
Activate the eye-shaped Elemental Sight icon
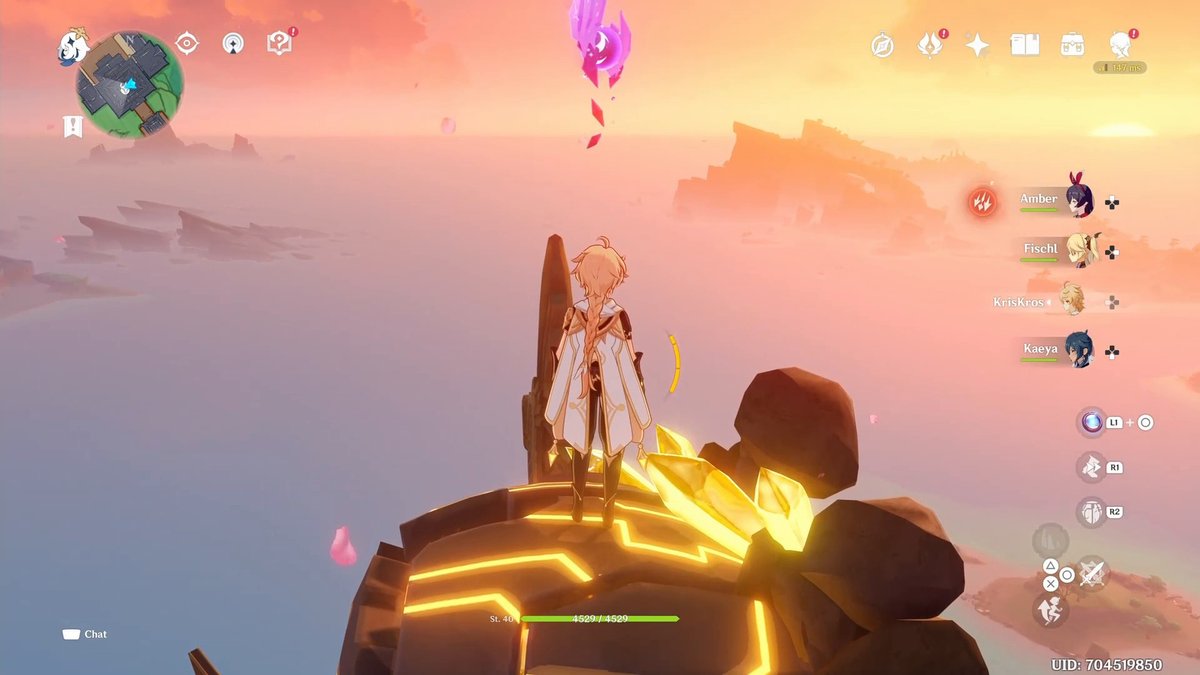[186, 43]
